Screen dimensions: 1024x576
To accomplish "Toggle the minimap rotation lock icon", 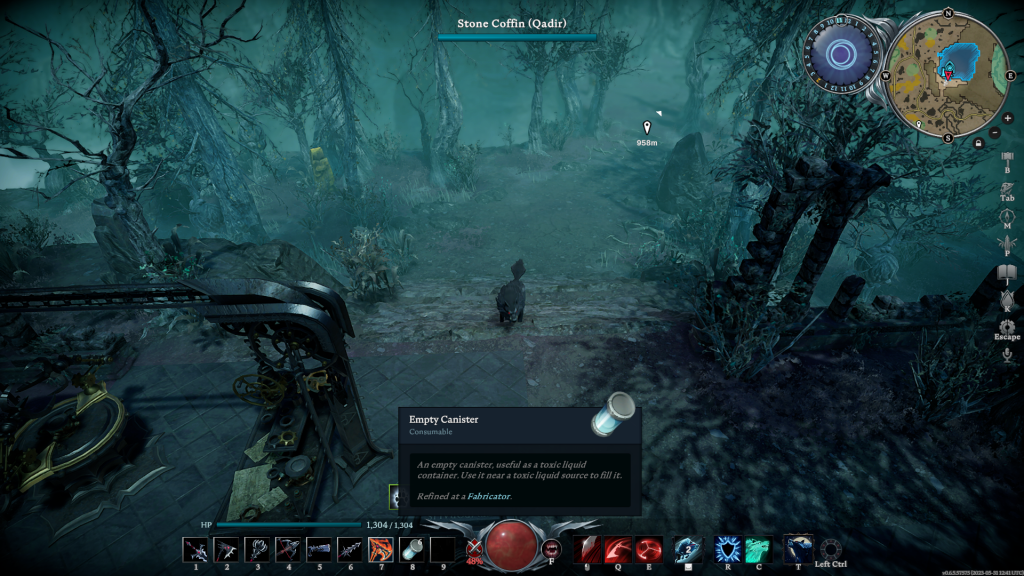I will pyautogui.click(x=978, y=143).
